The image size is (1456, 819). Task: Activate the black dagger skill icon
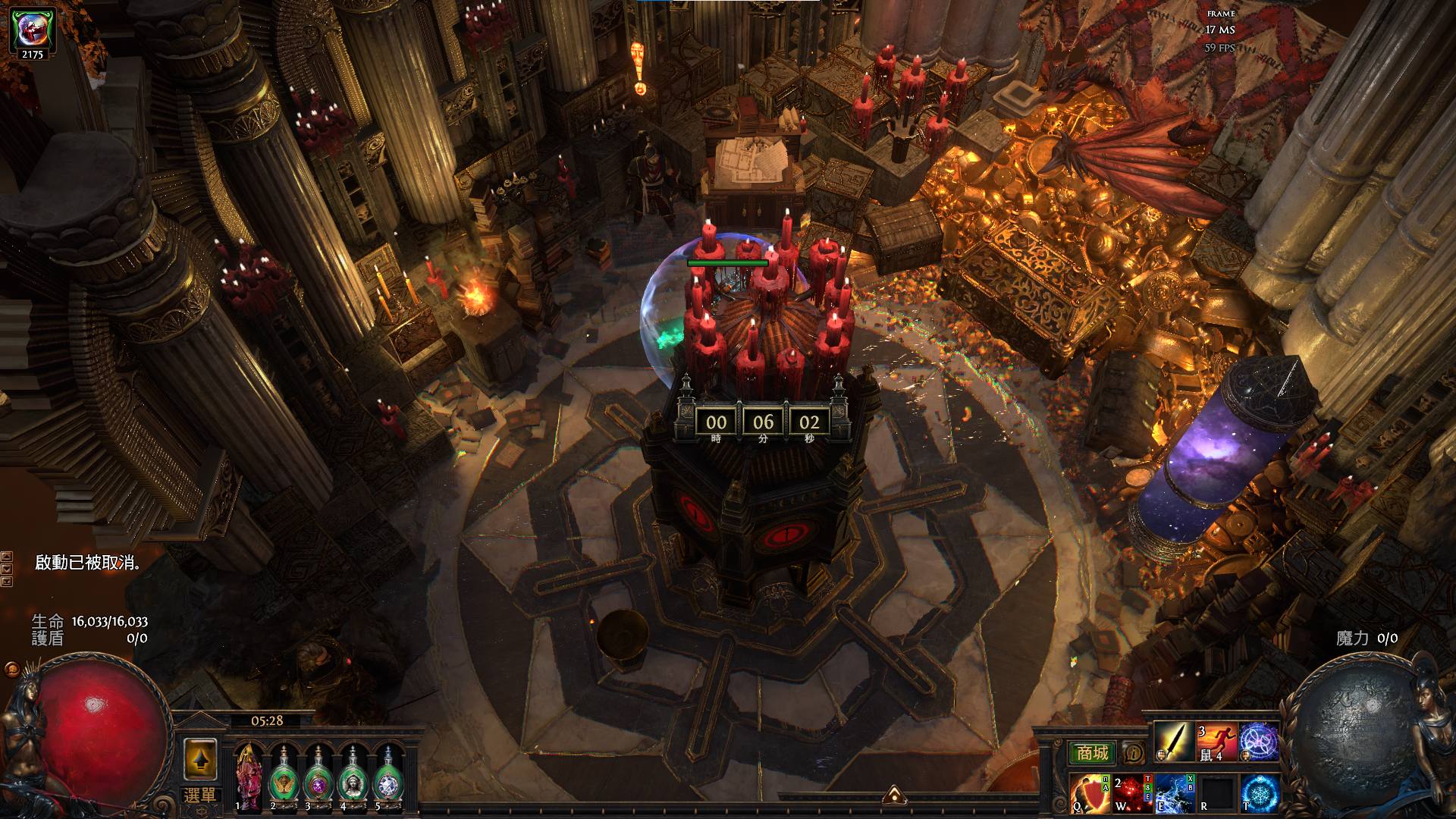1173,742
